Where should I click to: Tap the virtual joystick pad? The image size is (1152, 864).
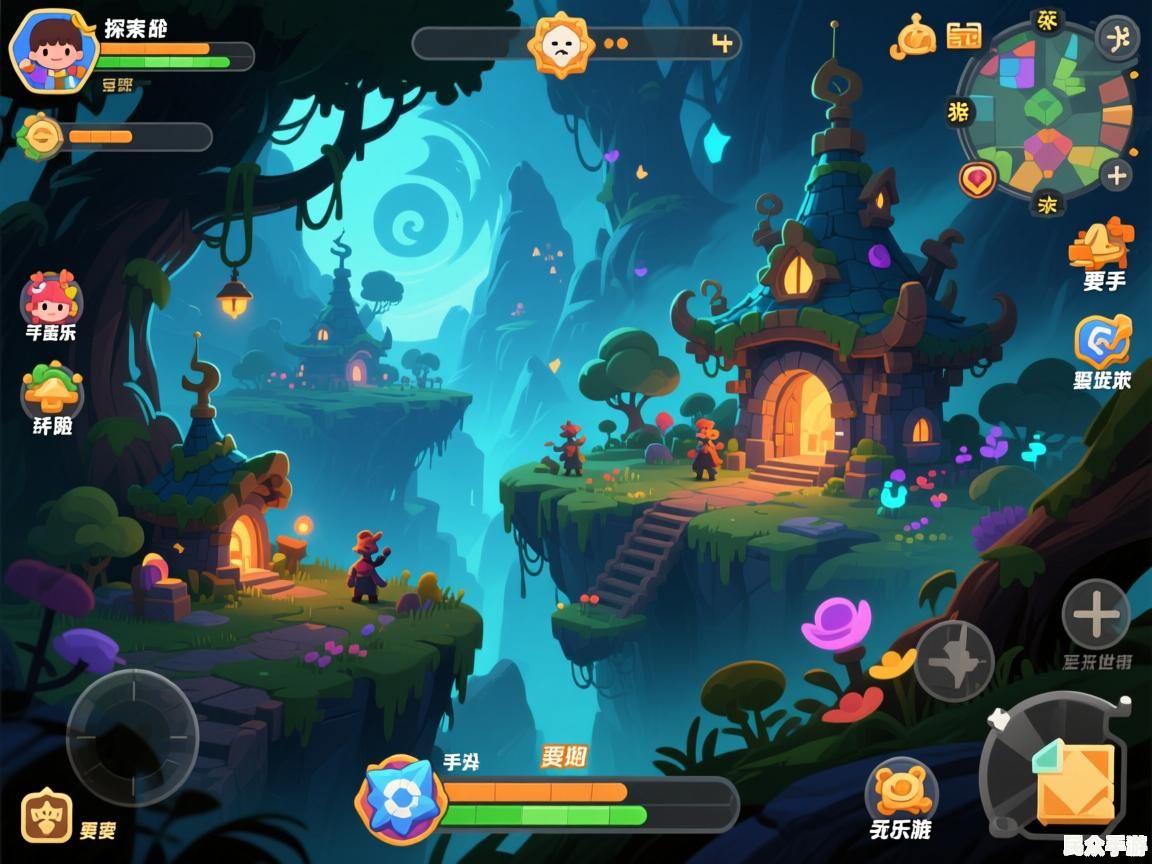coord(132,737)
